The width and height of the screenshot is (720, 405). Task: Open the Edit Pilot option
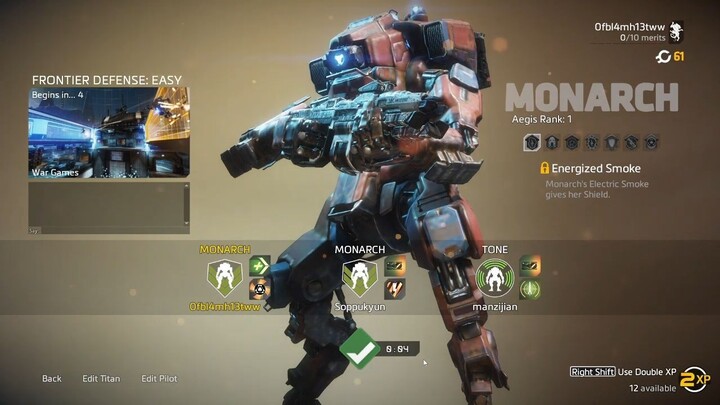point(160,379)
